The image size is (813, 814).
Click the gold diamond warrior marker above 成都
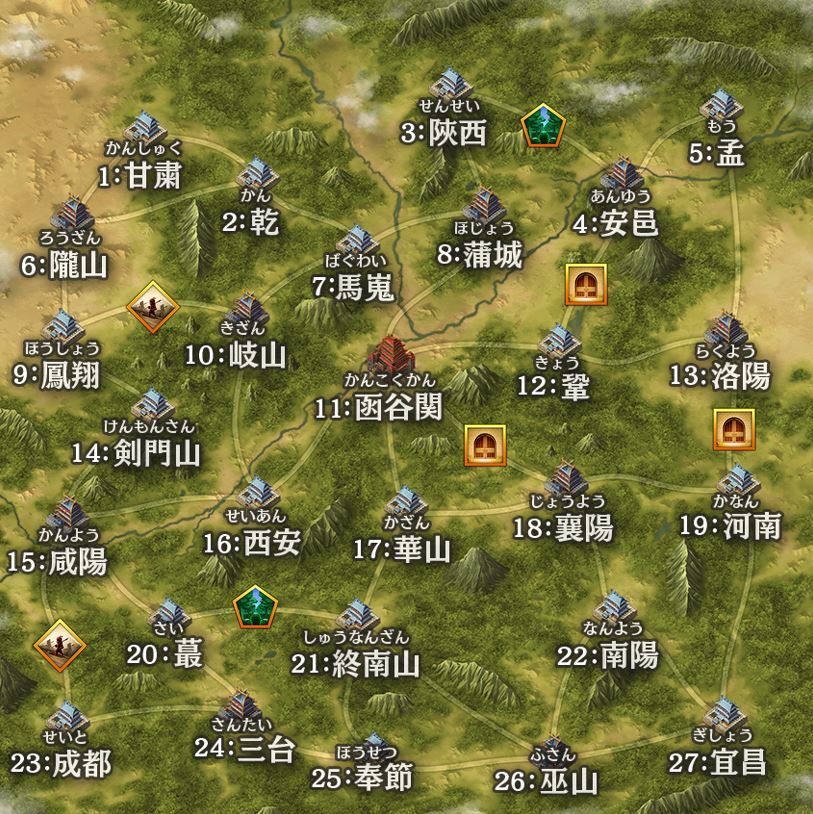click(60, 646)
